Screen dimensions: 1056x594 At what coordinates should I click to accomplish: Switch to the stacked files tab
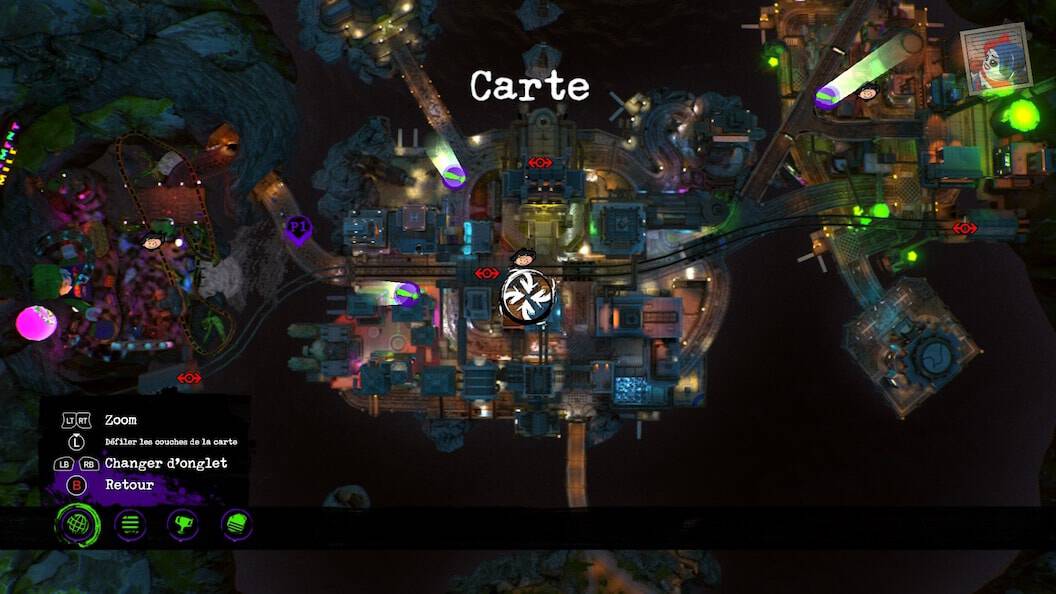[x=236, y=524]
